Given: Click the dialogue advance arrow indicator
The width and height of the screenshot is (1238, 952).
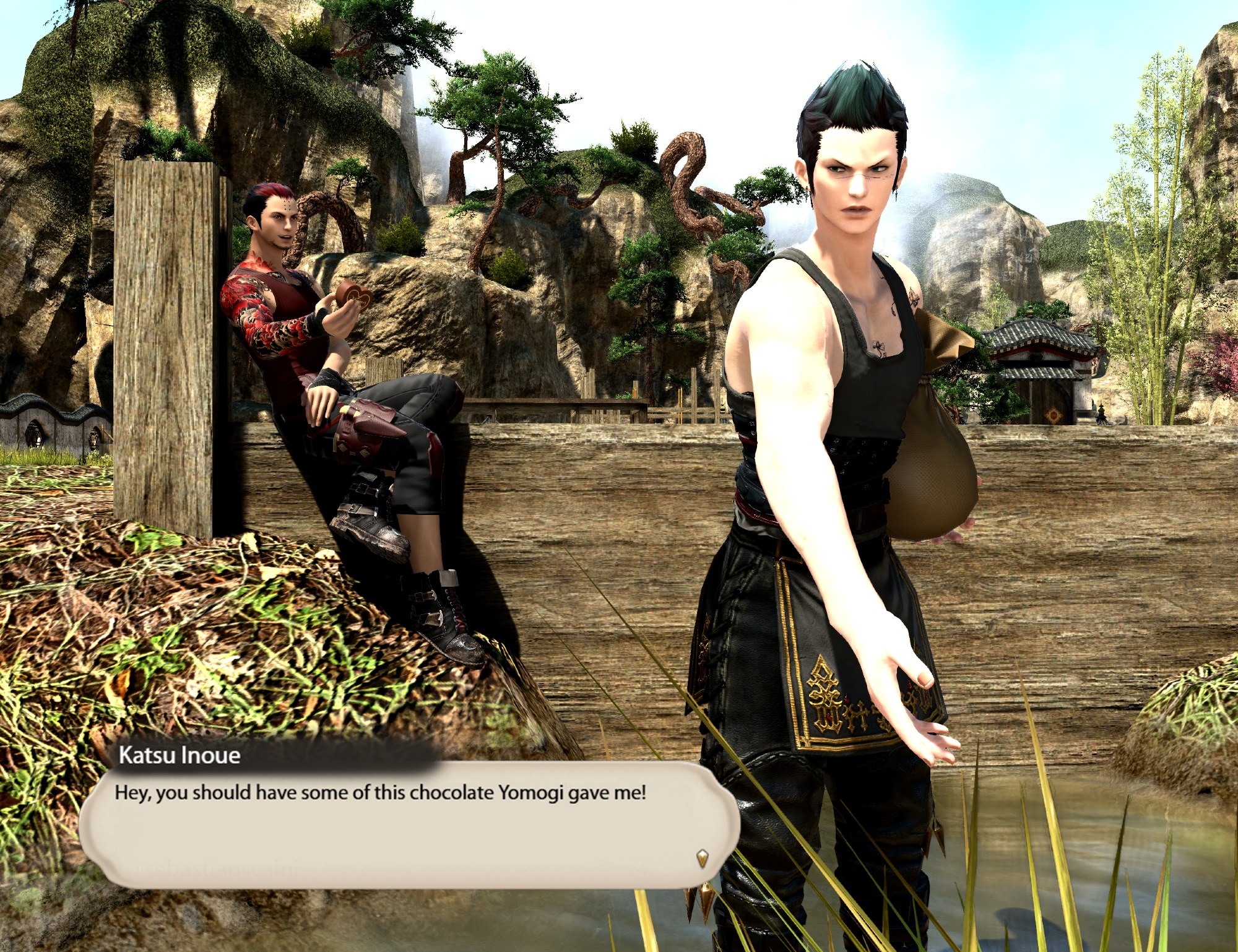Looking at the screenshot, I should pos(702,858).
